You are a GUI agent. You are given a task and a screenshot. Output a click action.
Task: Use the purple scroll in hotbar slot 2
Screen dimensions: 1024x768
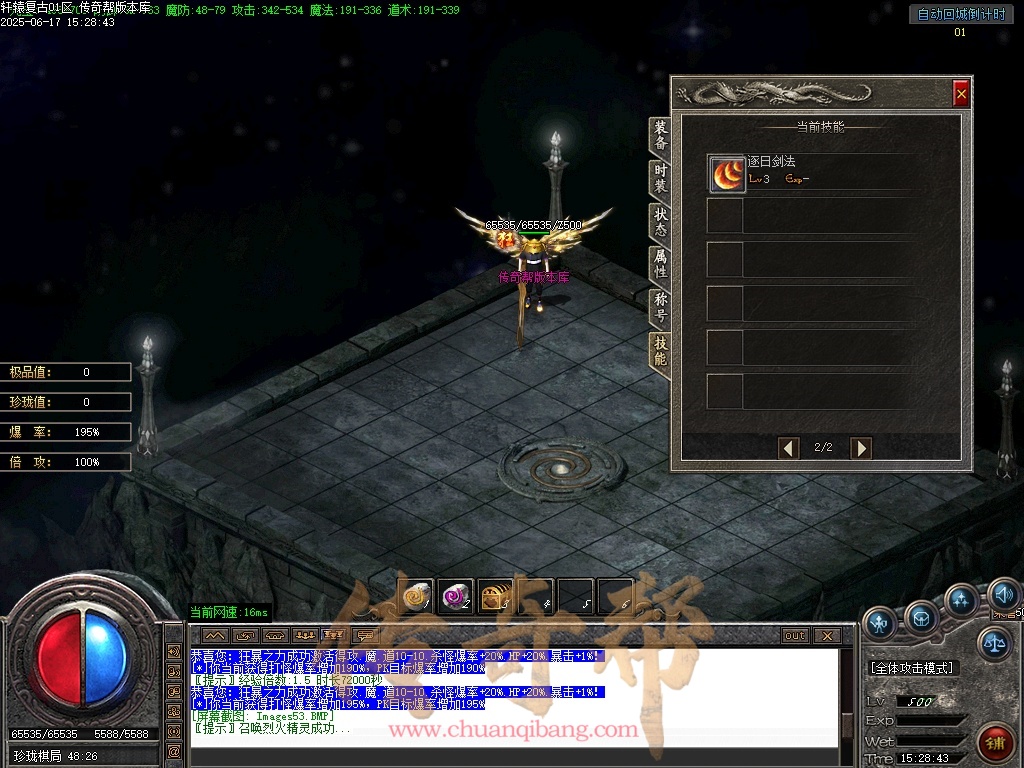coord(455,597)
